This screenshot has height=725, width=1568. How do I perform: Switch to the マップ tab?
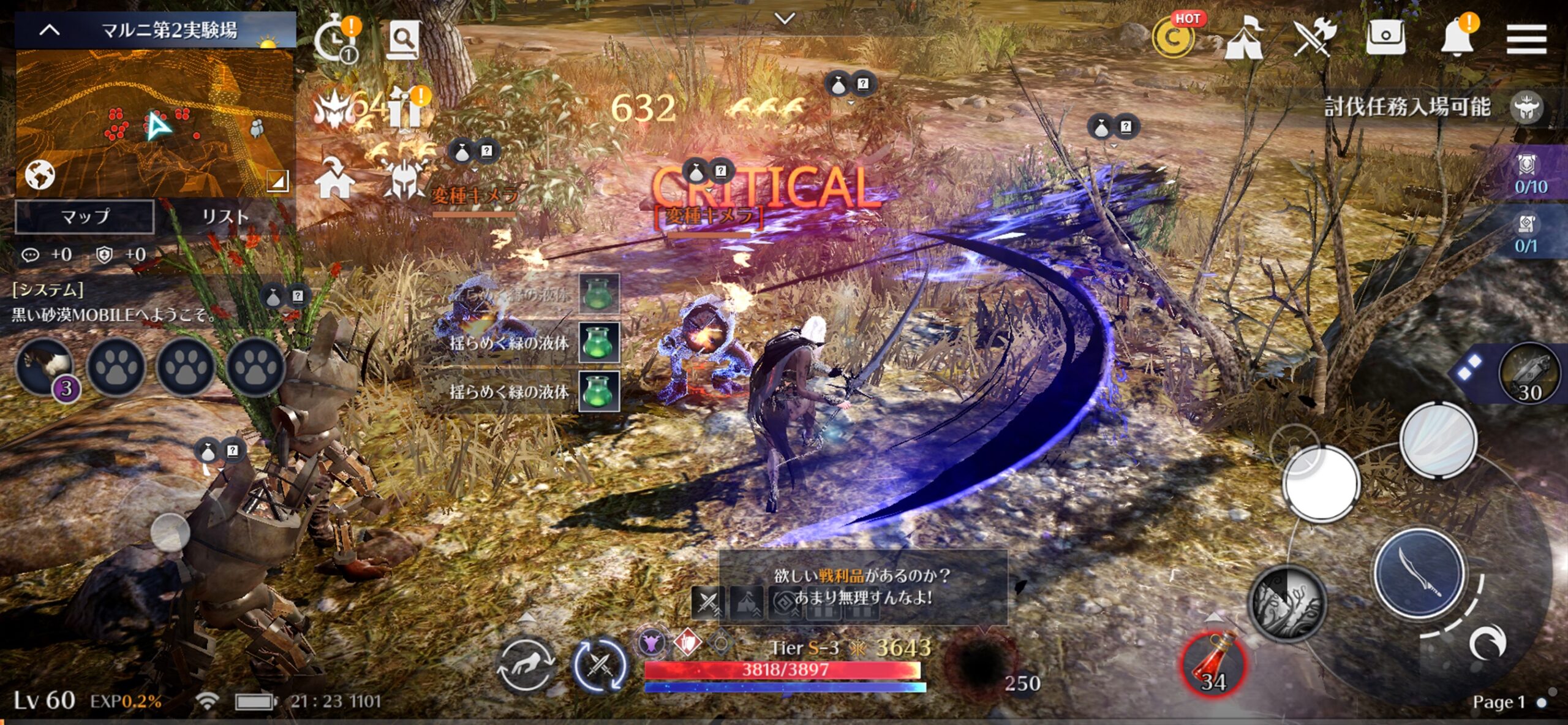coord(85,216)
